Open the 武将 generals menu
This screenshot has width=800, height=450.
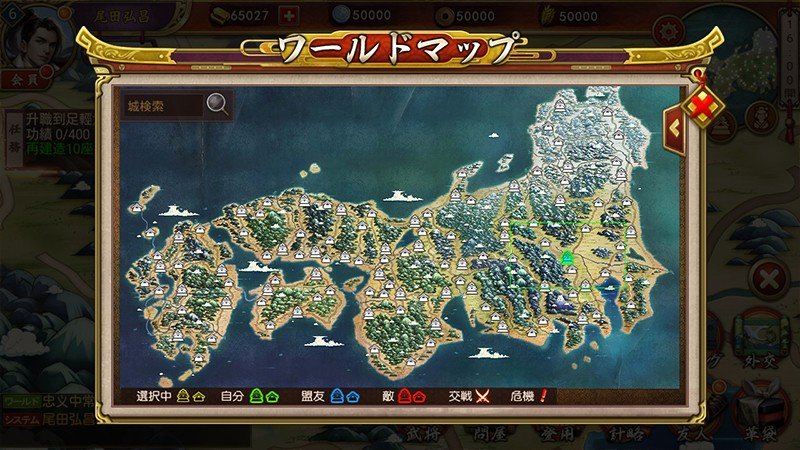pyautogui.click(x=422, y=434)
